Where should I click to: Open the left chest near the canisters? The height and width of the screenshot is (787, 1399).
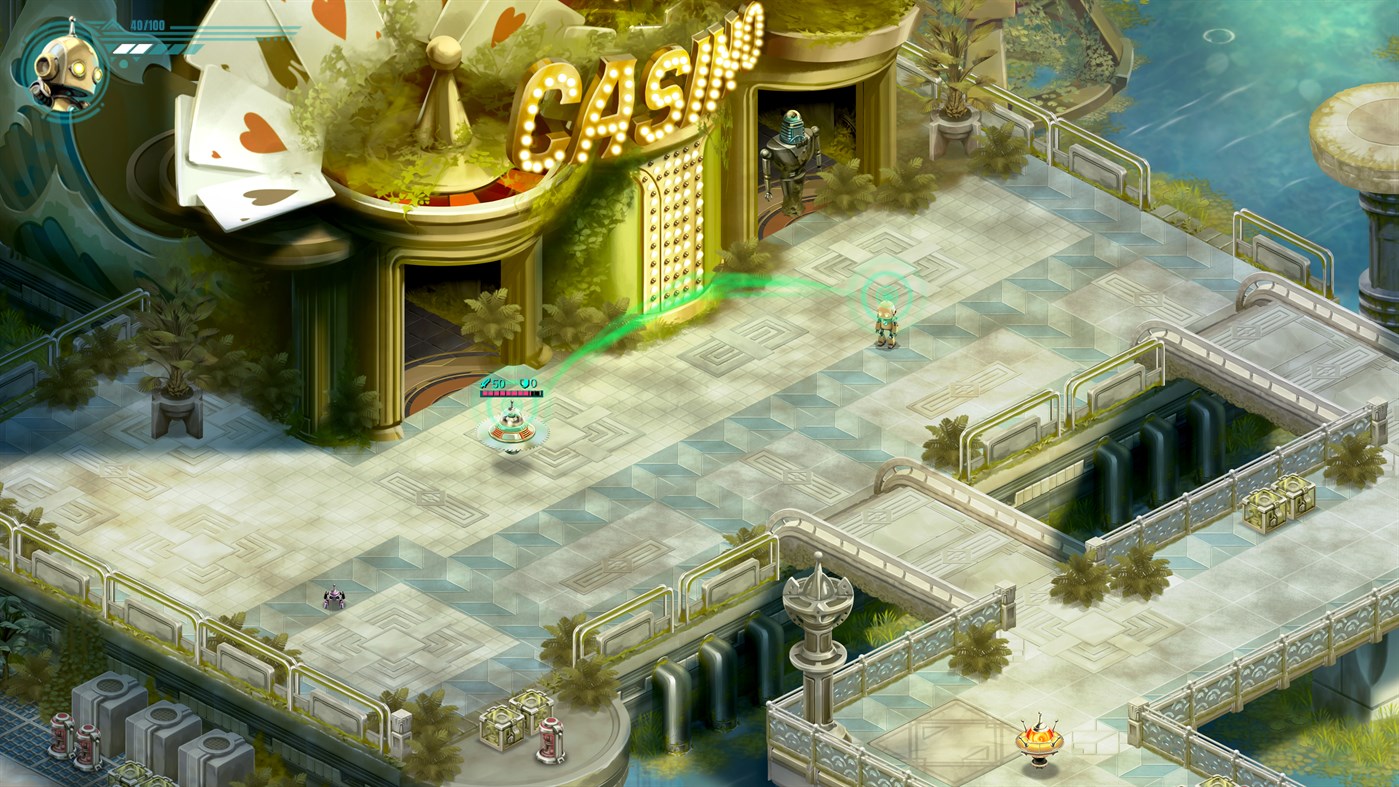[500, 726]
